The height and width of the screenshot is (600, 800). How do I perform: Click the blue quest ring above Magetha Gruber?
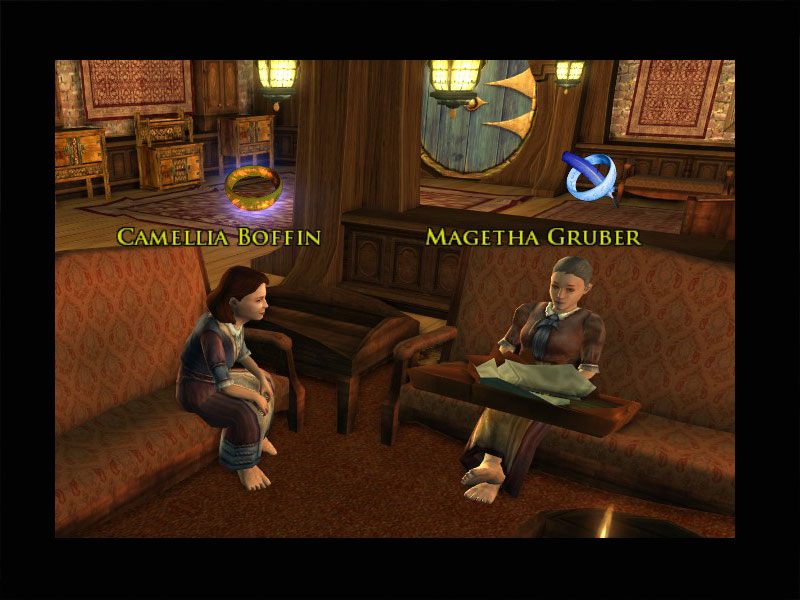coord(590,177)
